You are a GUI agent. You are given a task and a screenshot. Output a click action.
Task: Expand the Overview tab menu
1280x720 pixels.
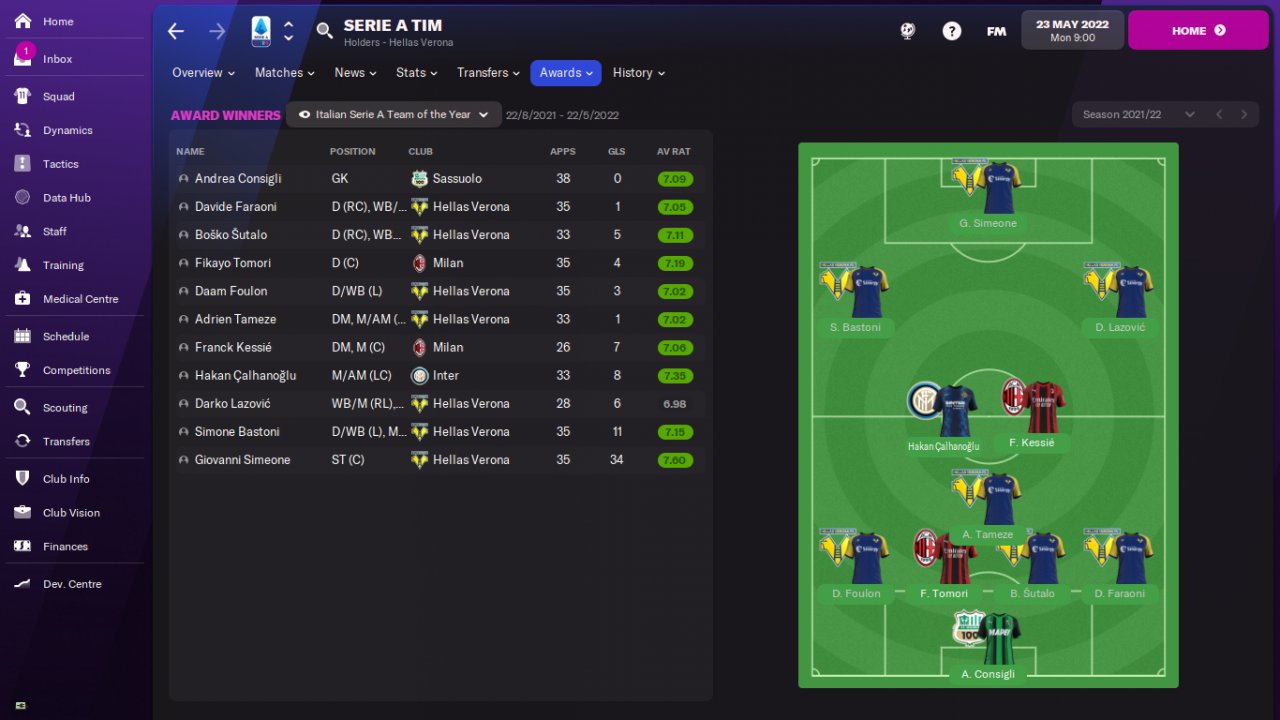click(203, 73)
